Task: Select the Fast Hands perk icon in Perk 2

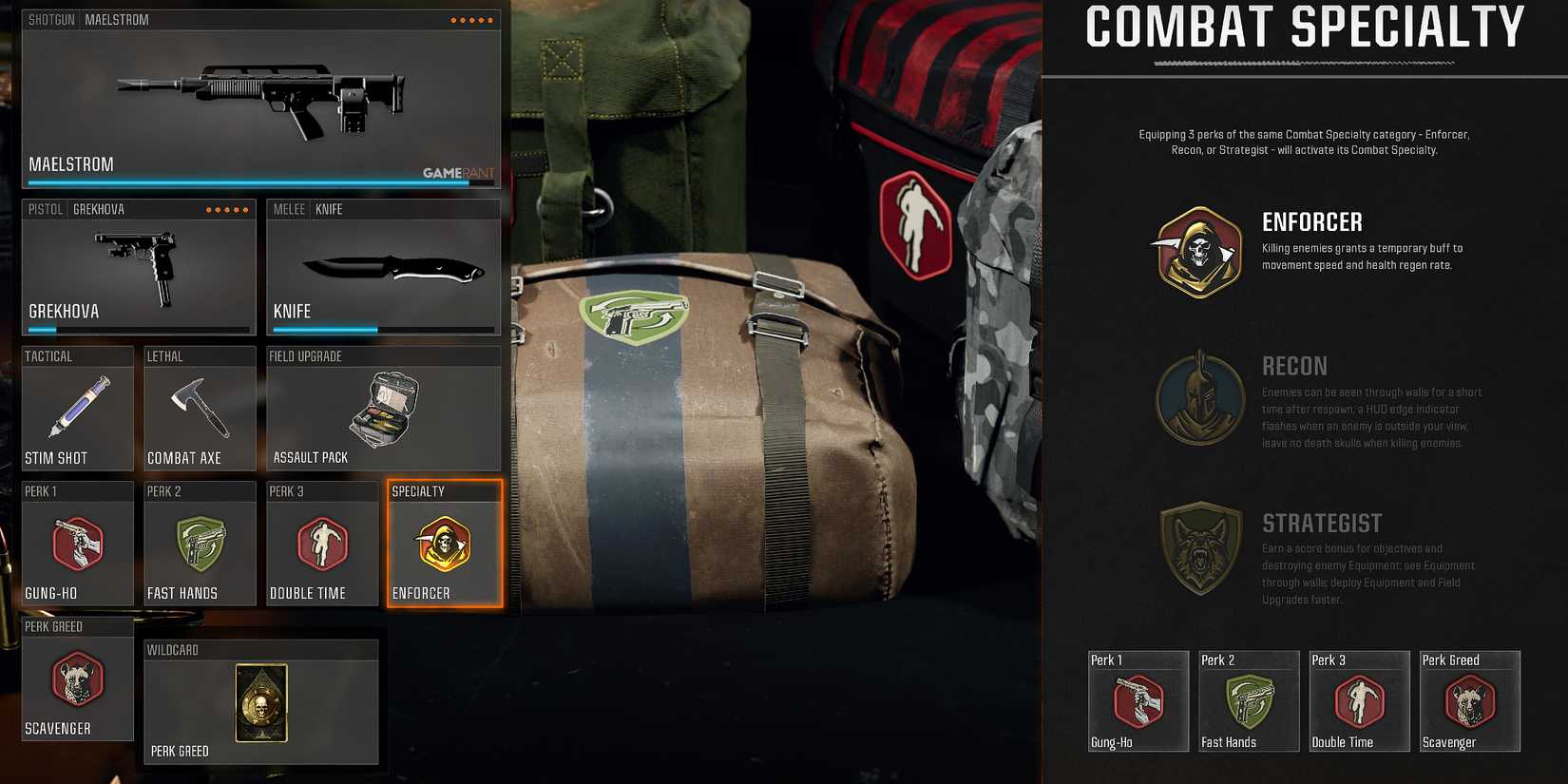Action: click(x=200, y=545)
